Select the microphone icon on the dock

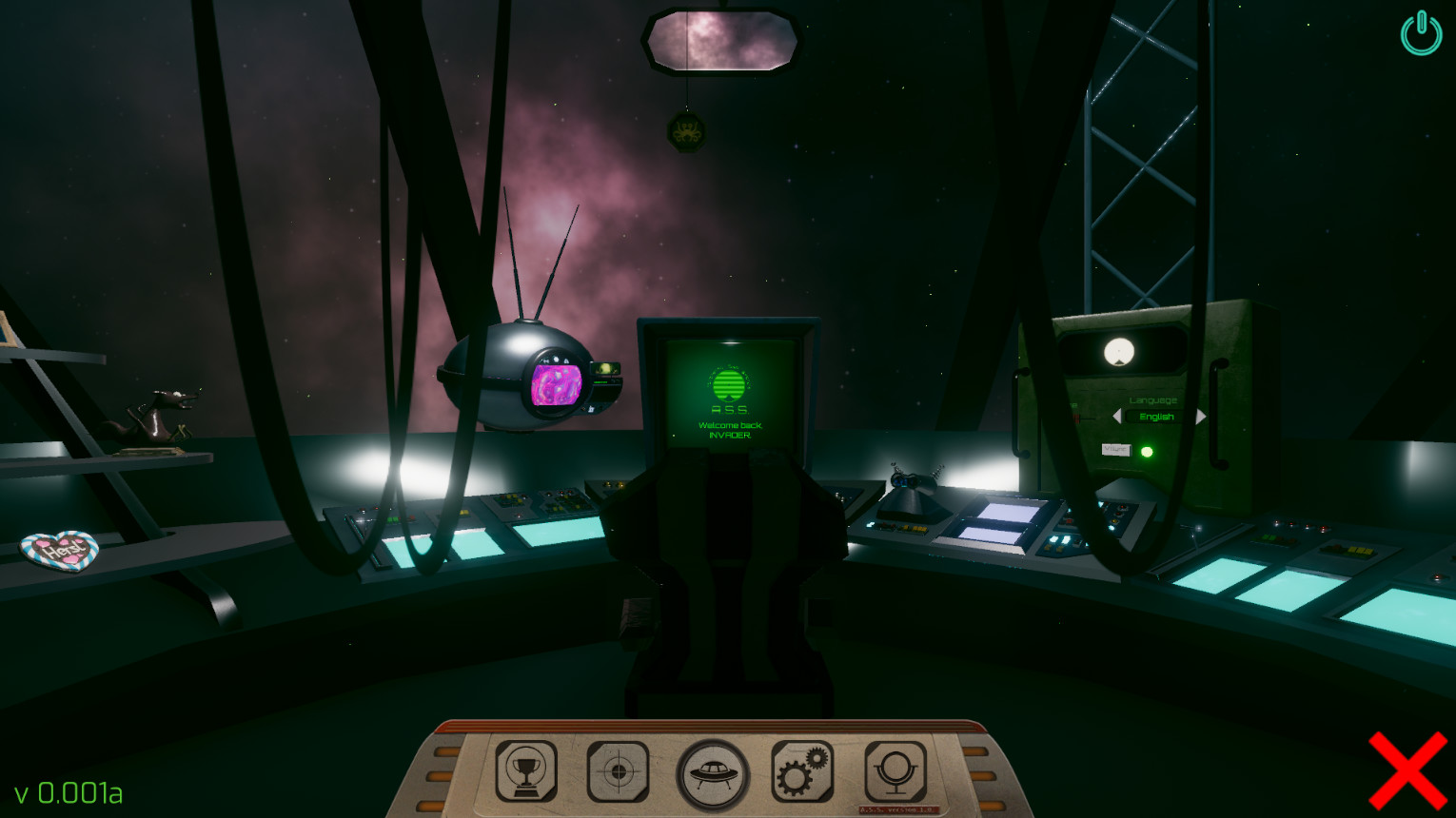tap(895, 771)
